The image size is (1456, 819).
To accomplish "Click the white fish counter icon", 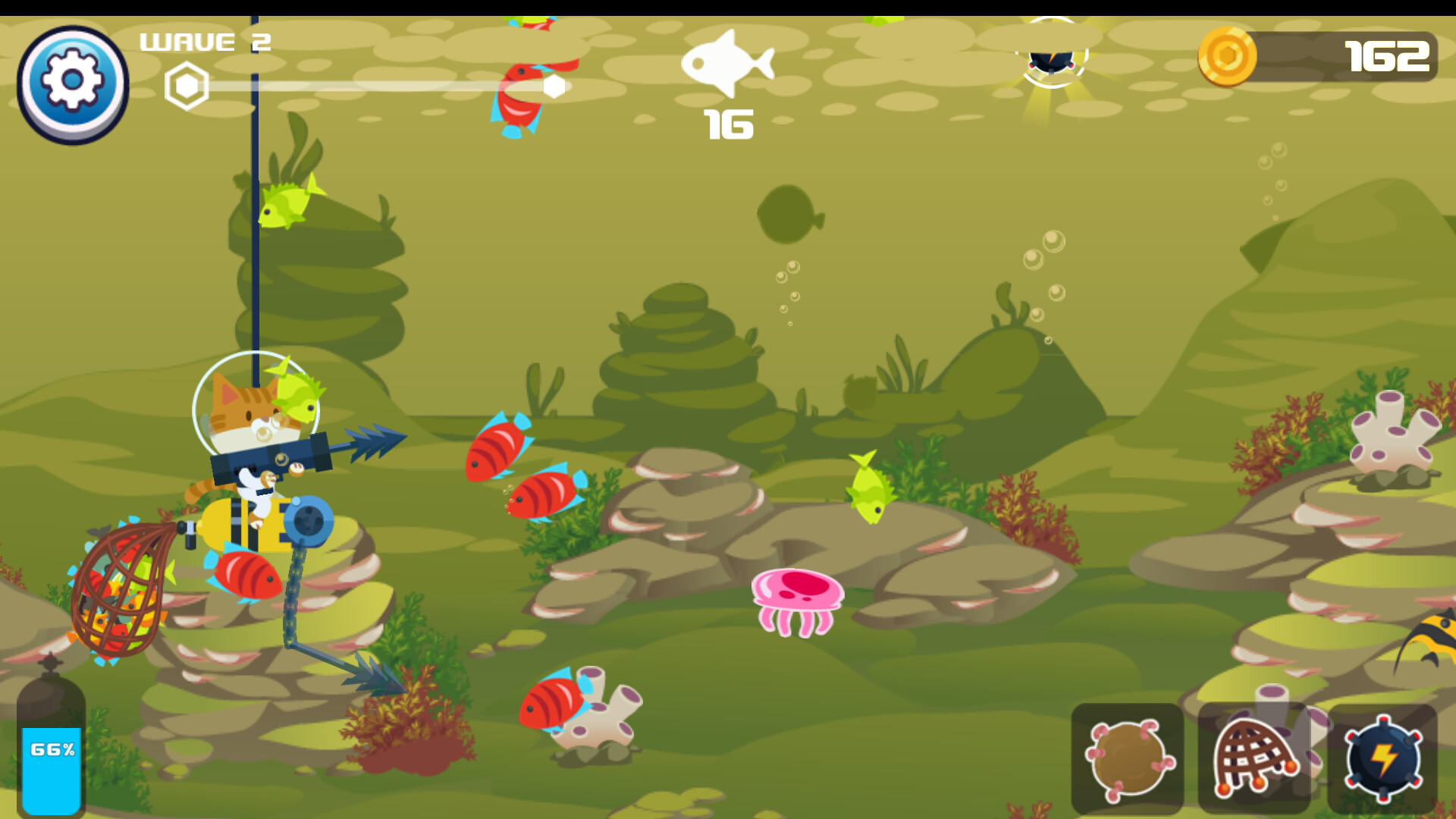I will pyautogui.click(x=730, y=64).
